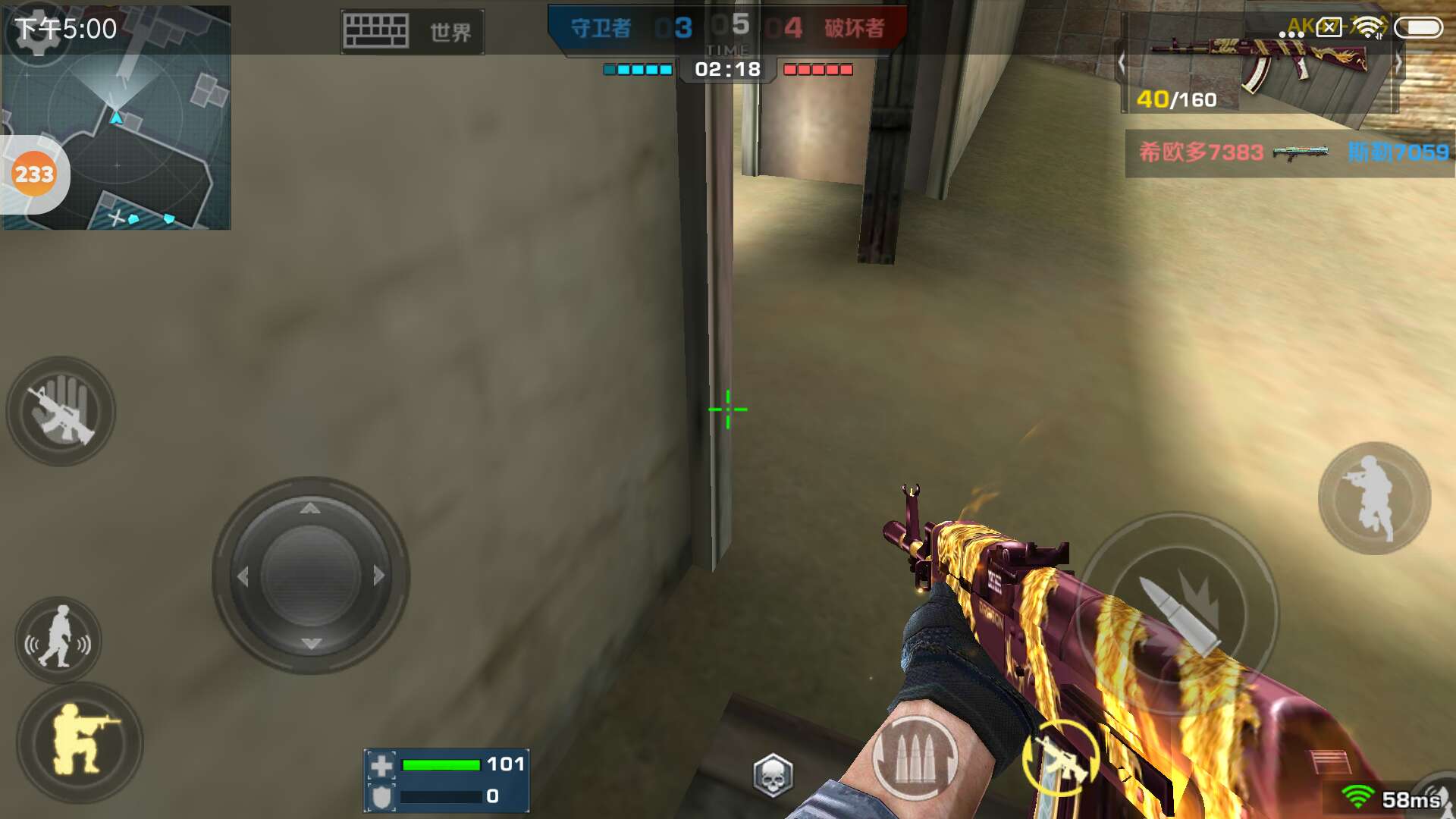Tap the jump soldier button
1456x819 pixels.
pos(1374,498)
